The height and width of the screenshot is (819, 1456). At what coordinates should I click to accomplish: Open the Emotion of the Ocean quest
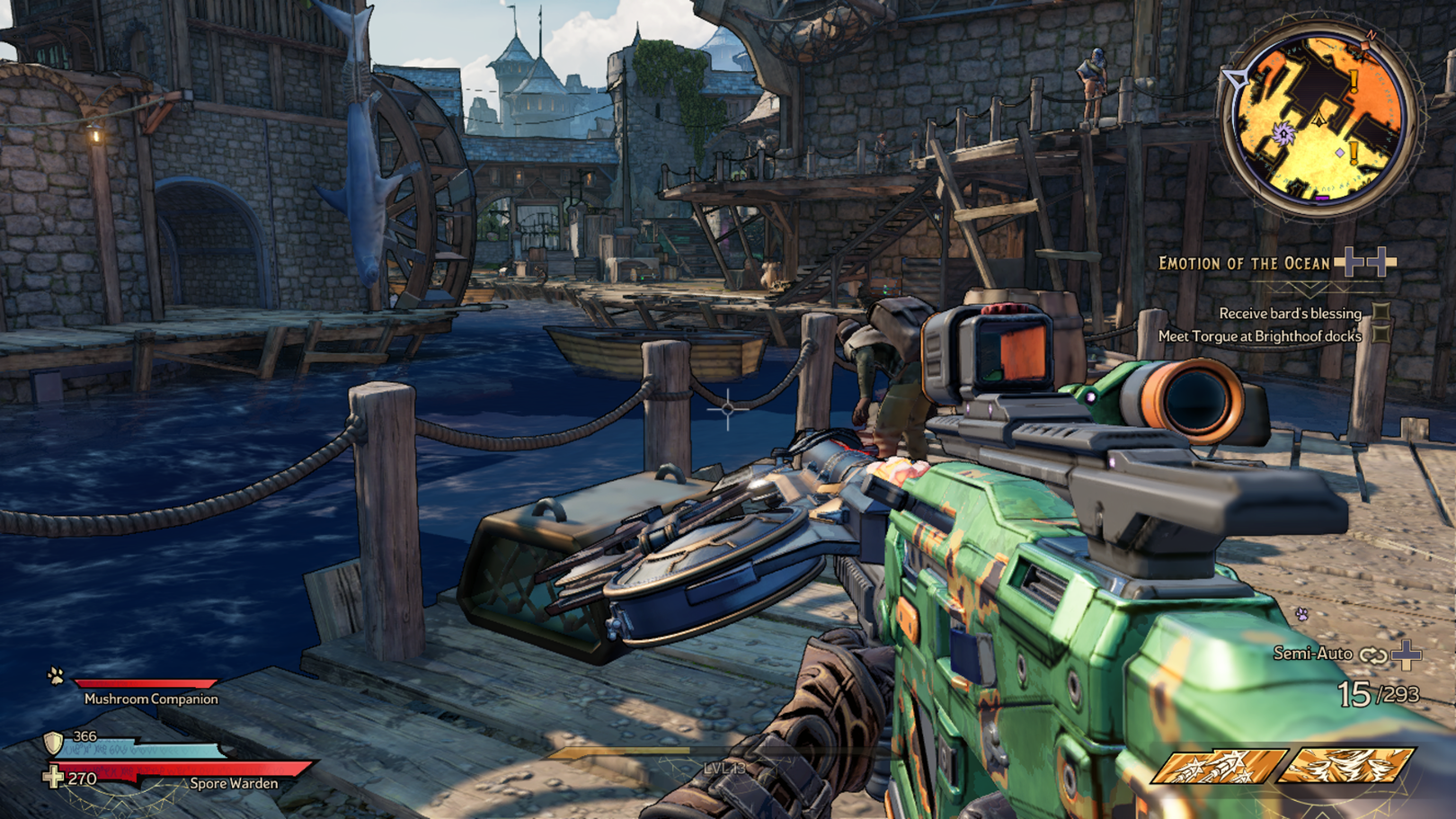pos(1244,263)
